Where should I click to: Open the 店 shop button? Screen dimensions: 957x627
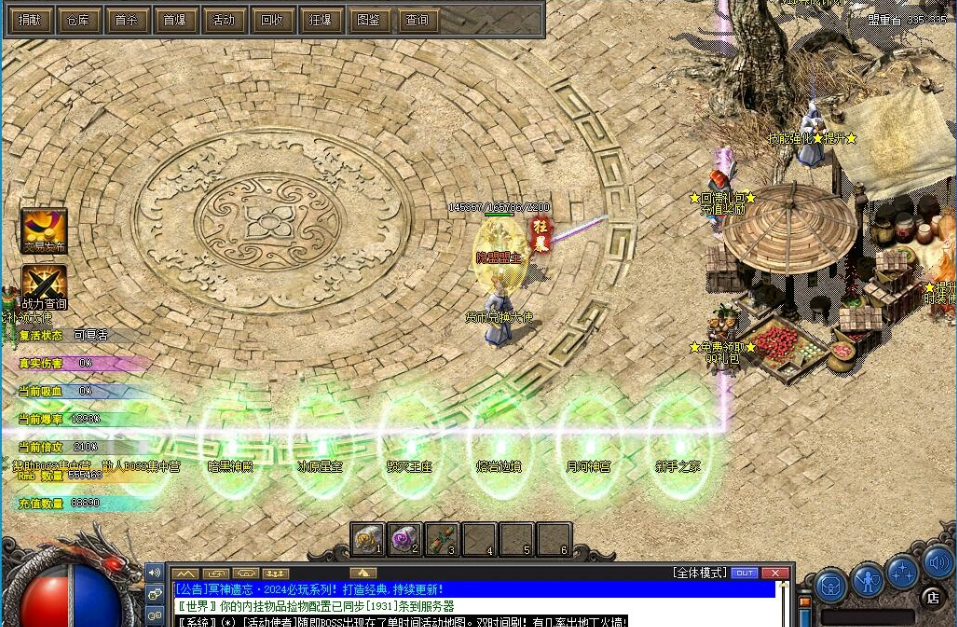click(x=932, y=597)
